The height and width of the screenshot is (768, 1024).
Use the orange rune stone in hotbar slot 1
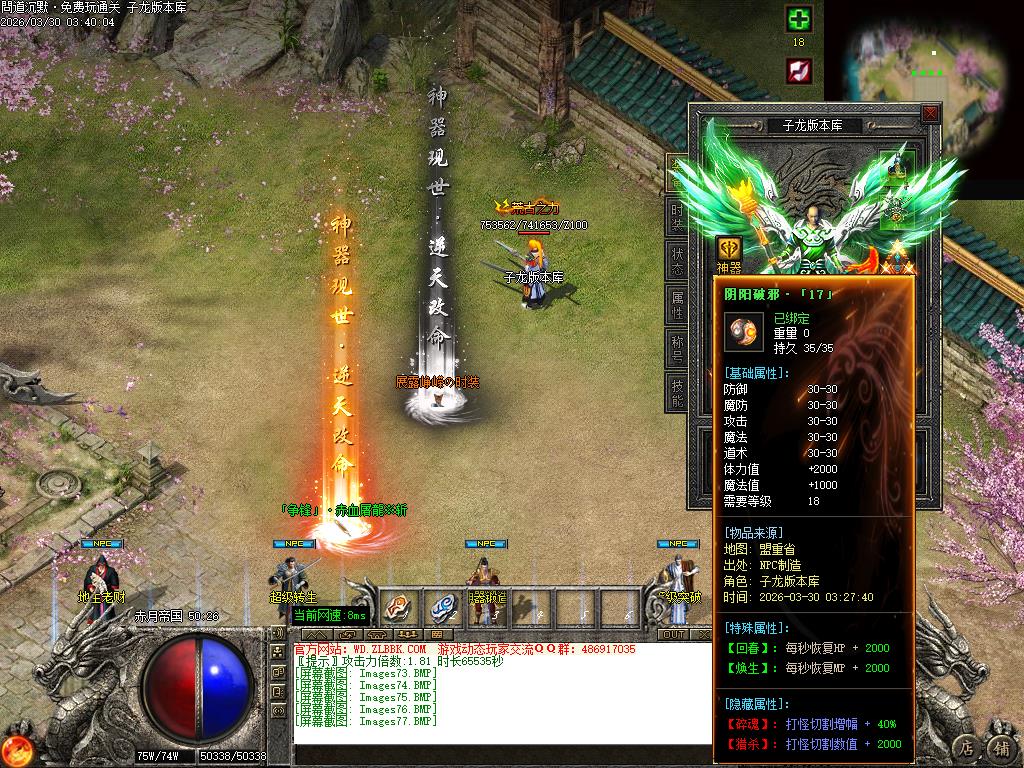point(399,606)
